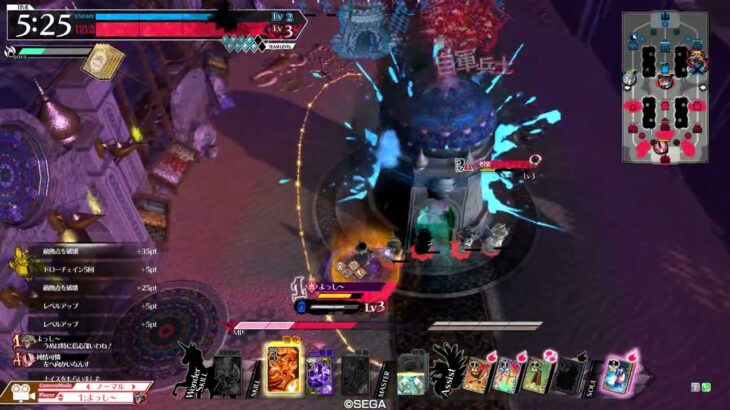Viewport: 730px width, 410px height.
Task: Select the purple skill card
Action: 319,372
